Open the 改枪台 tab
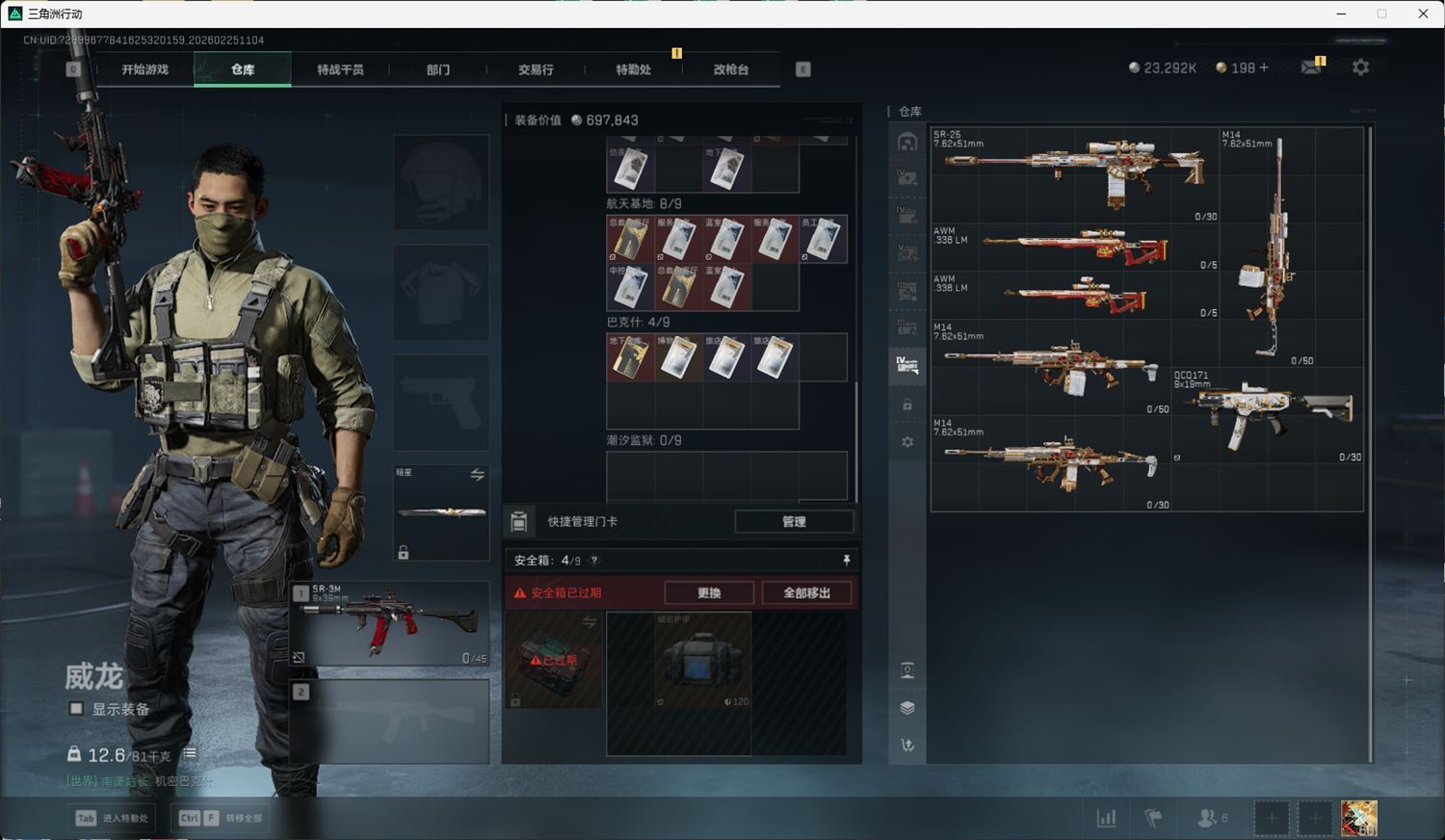 coord(730,69)
